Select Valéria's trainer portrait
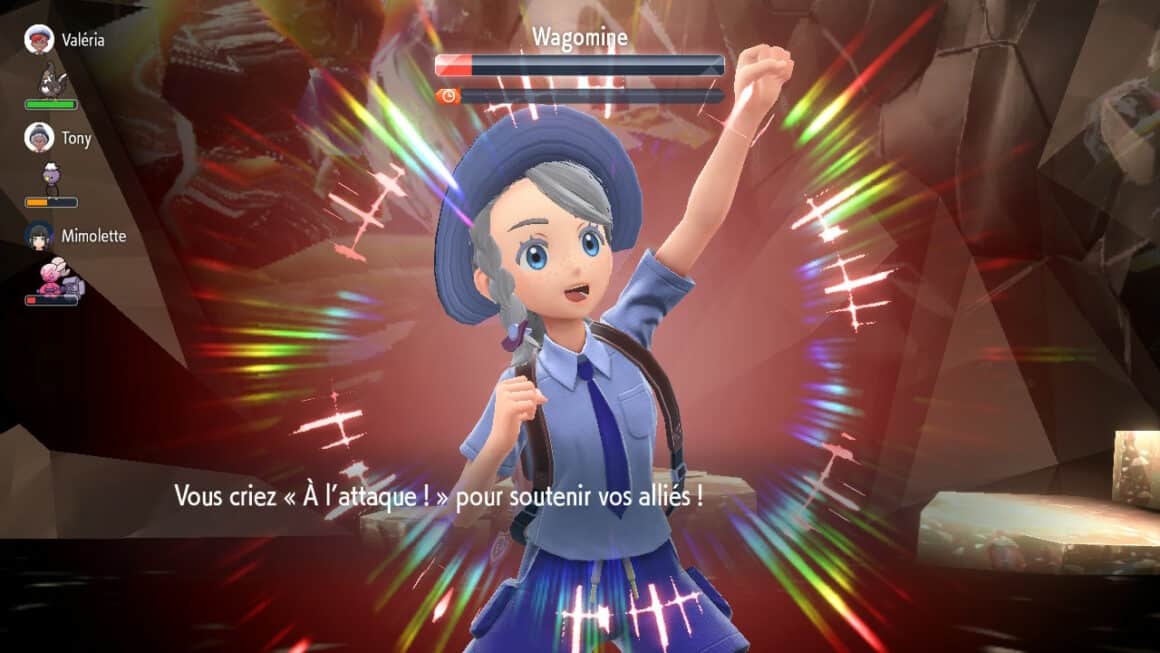 (39, 40)
